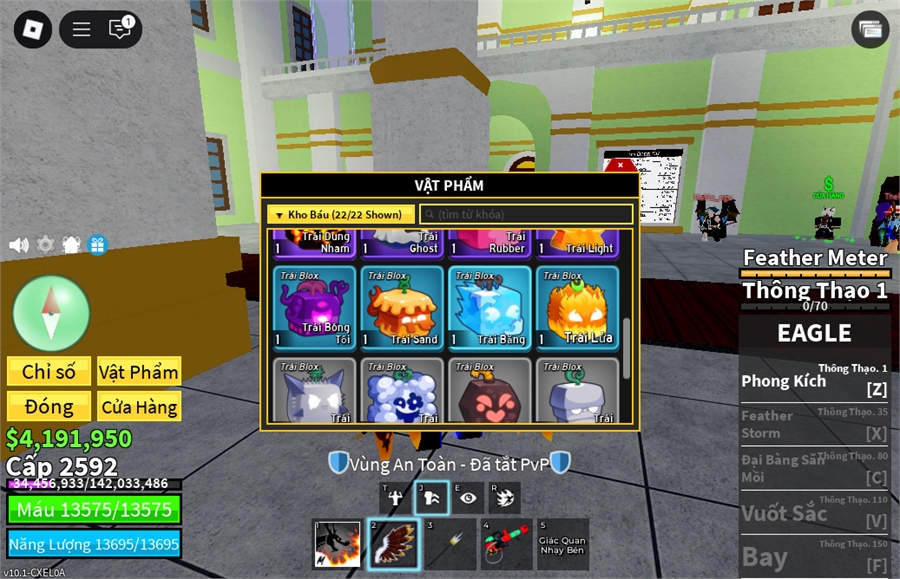
Task: Select the Trái Sand fruit
Action: 401,307
